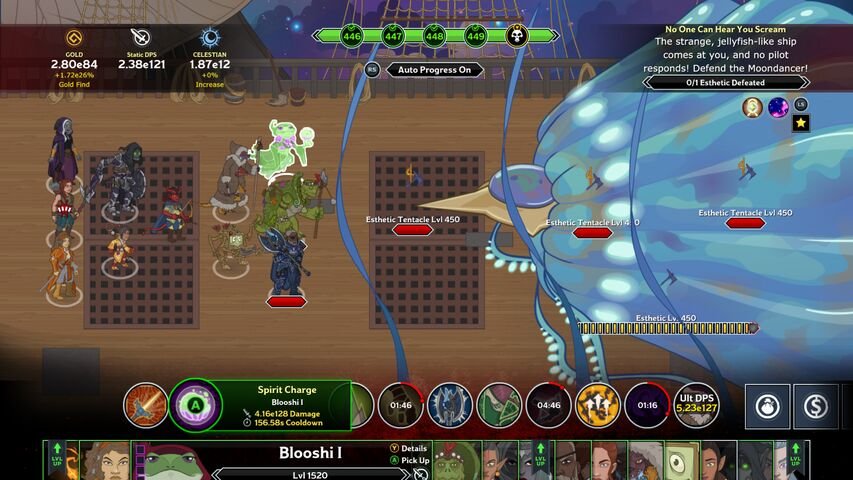This screenshot has width=853, height=480.
Task: Trigger the green hooded hero ability
Action: [499, 405]
